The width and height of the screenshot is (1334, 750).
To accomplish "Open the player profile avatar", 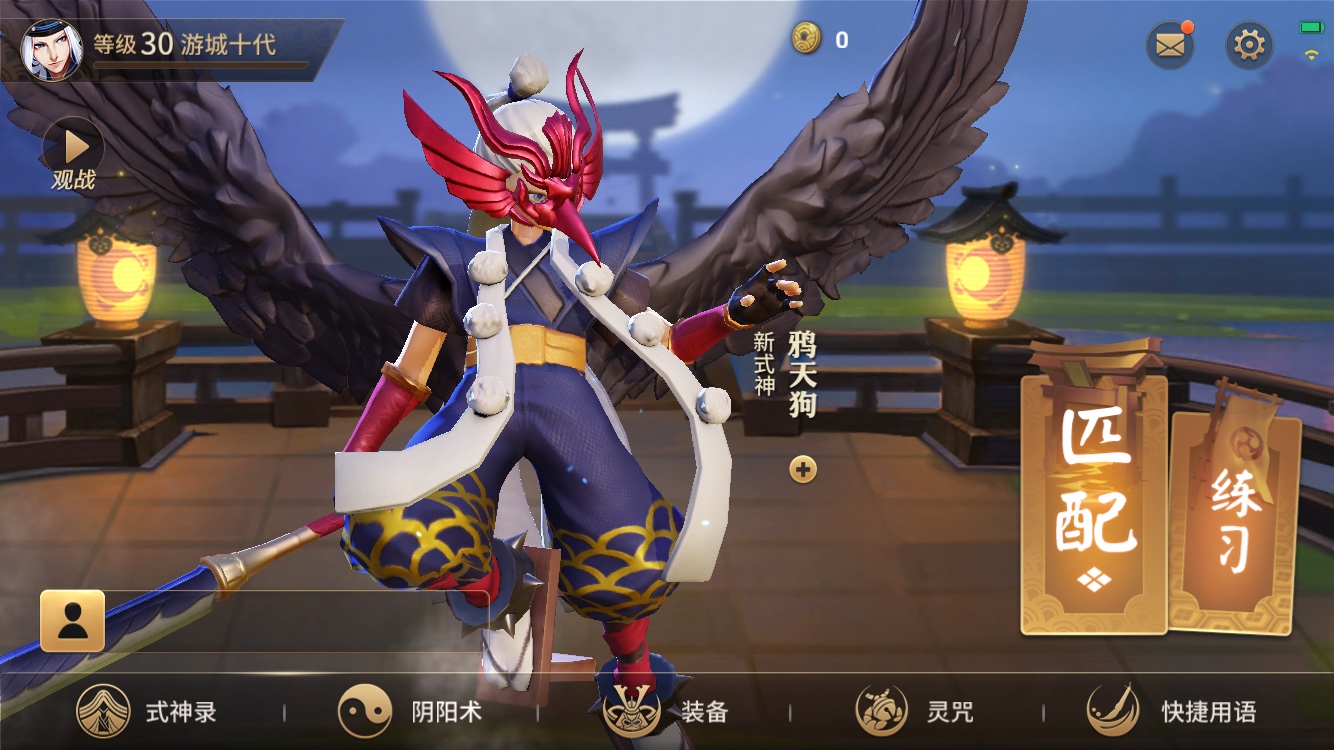I will point(52,49).
